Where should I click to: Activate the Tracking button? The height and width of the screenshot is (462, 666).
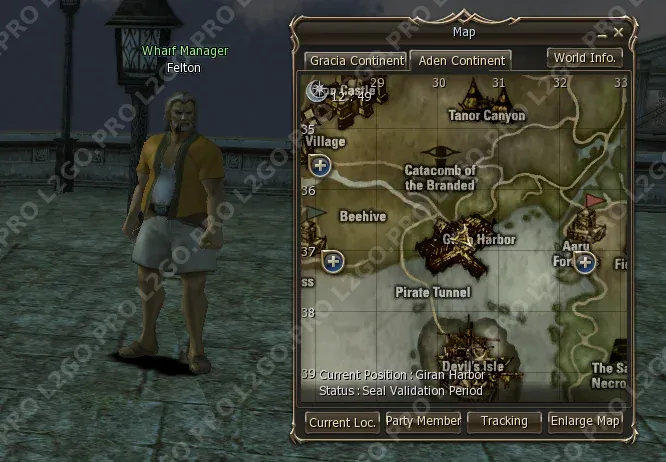[x=504, y=422]
